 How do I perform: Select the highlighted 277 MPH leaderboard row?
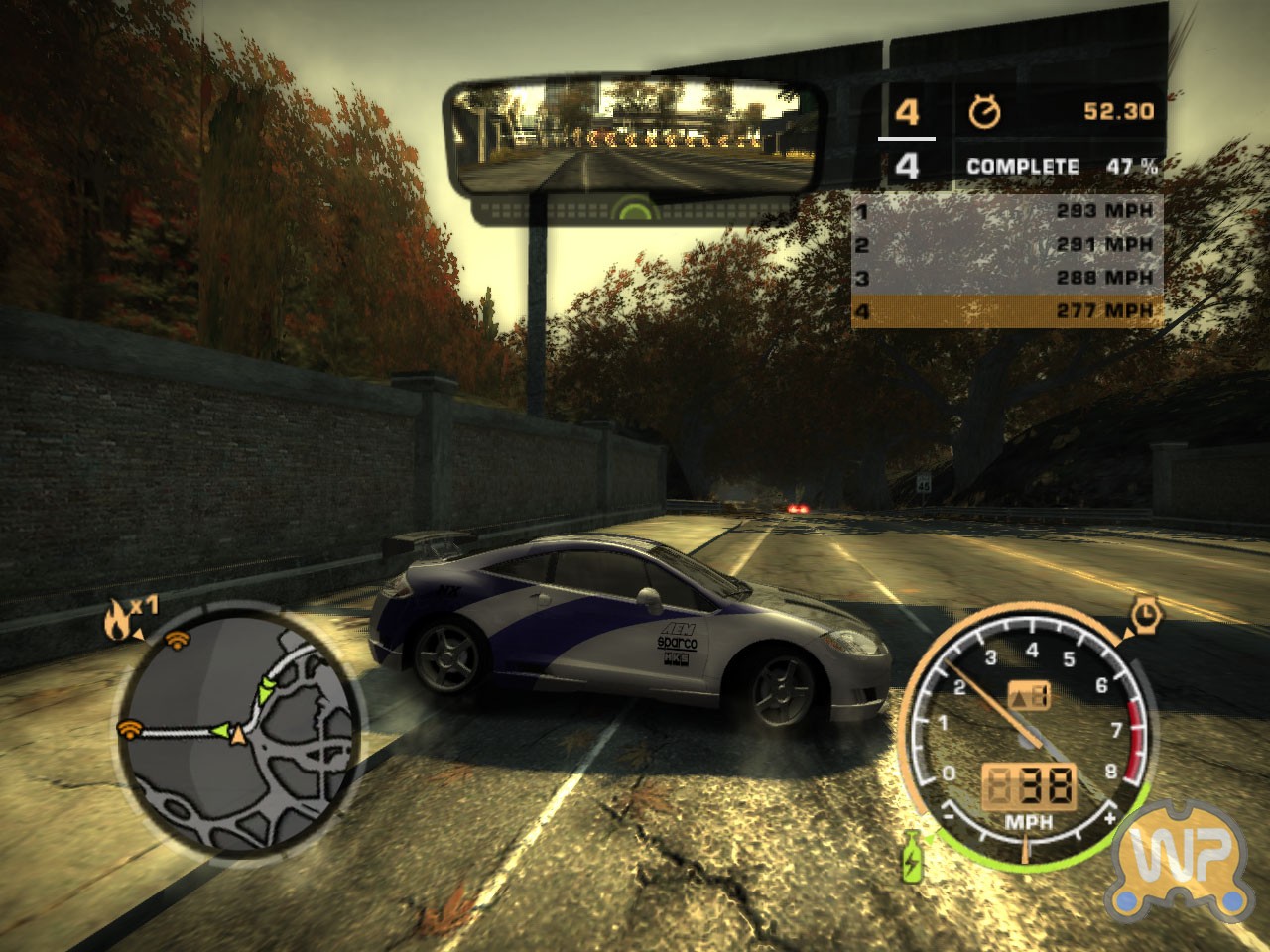click(x=1006, y=312)
